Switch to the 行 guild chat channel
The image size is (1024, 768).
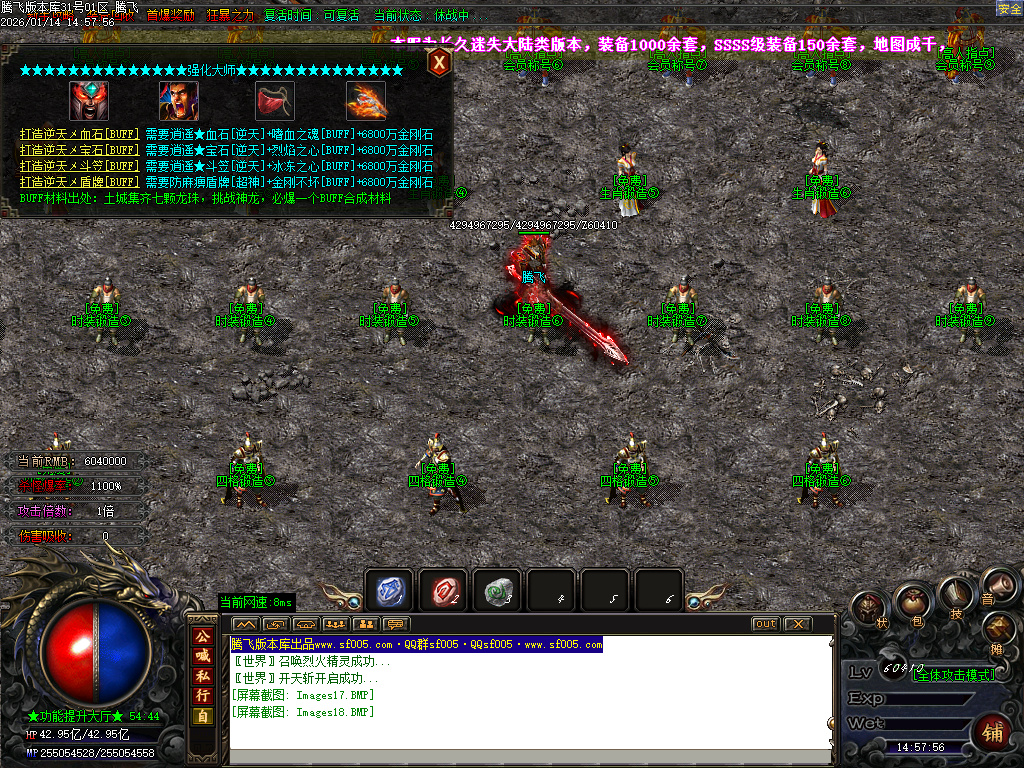click(x=202, y=695)
